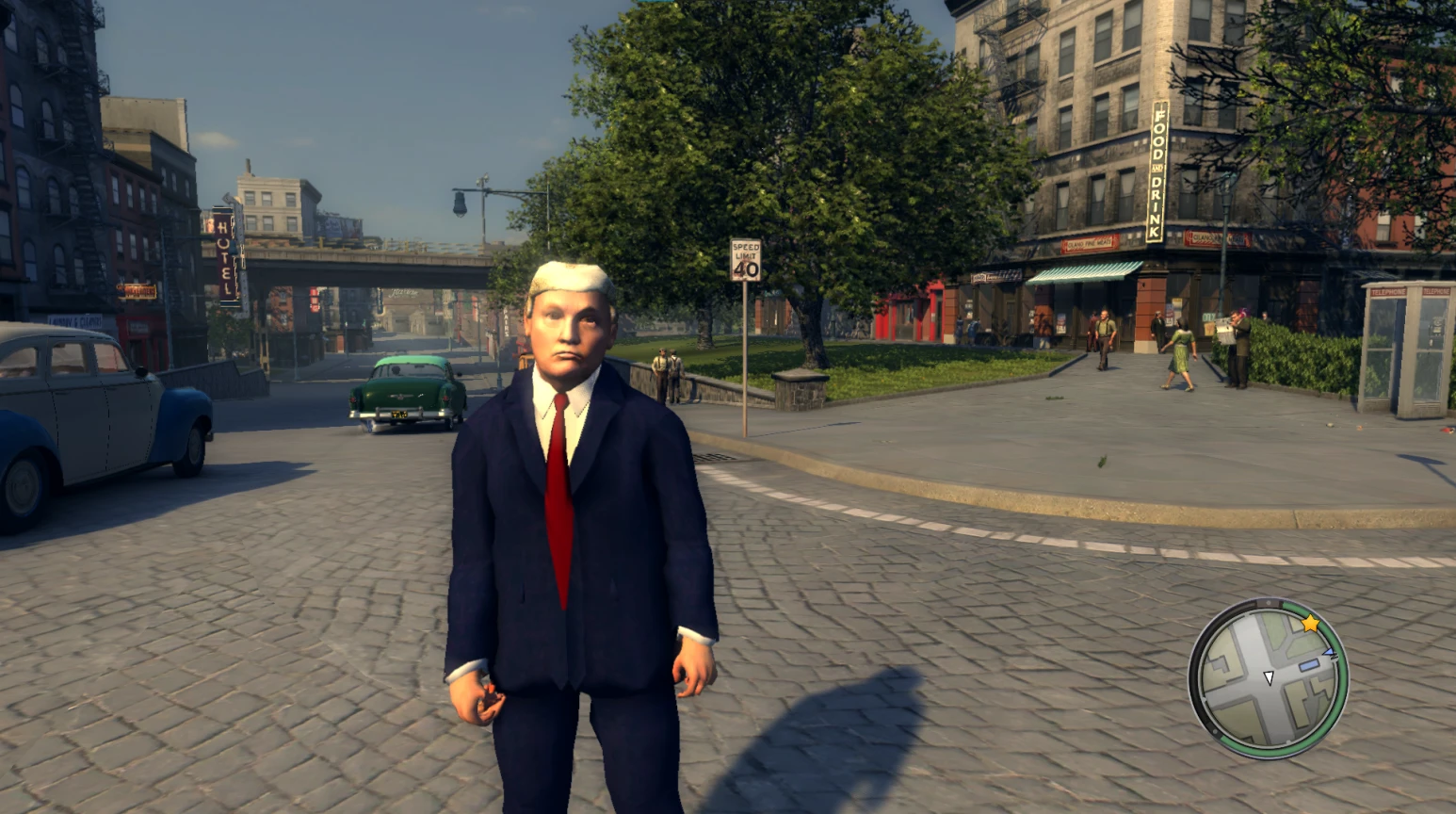Select the white player arrow in the minimap
This screenshot has width=1456, height=814.
(1269, 677)
